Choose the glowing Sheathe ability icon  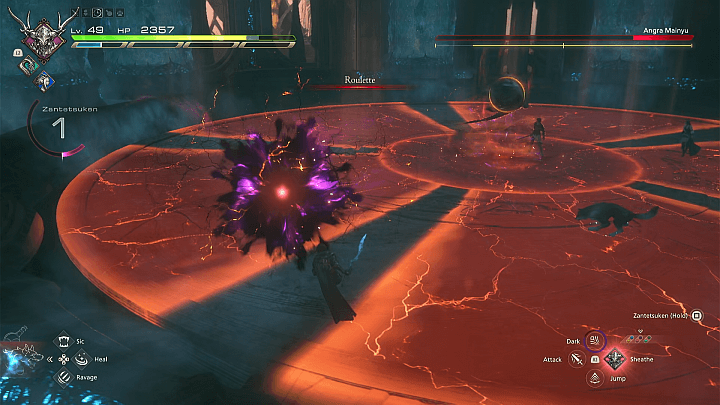[x=612, y=360]
